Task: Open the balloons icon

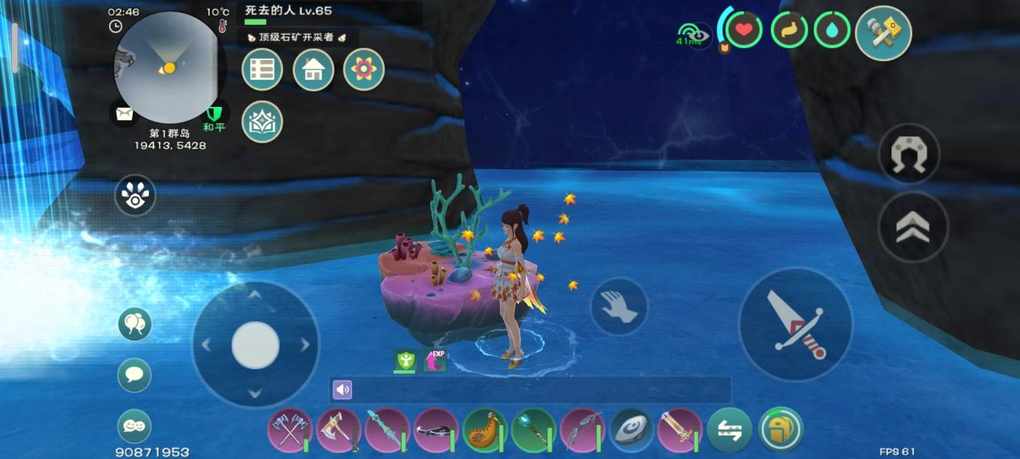Action: 135,323
